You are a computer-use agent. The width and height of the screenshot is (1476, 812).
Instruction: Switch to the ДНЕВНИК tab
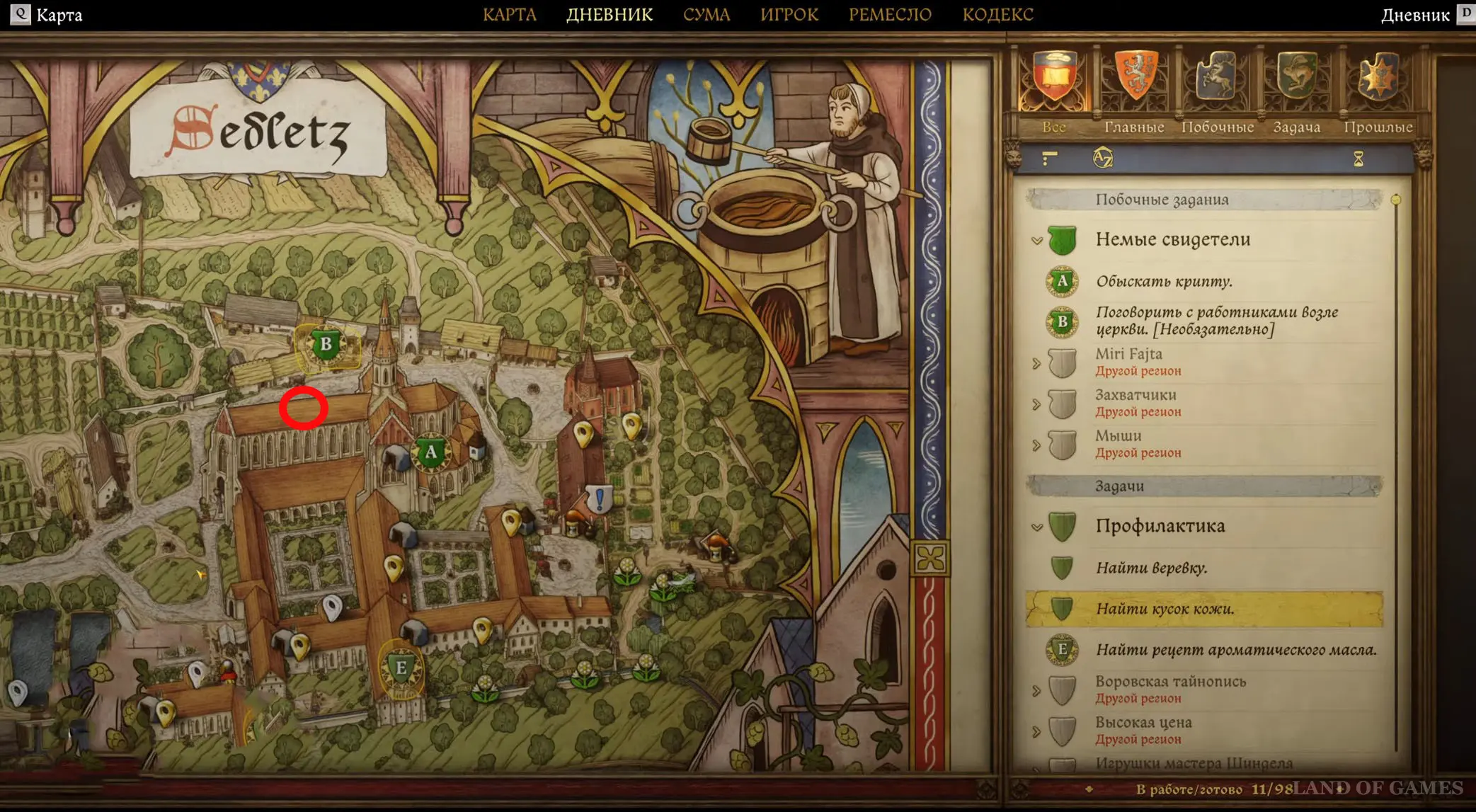tap(609, 15)
